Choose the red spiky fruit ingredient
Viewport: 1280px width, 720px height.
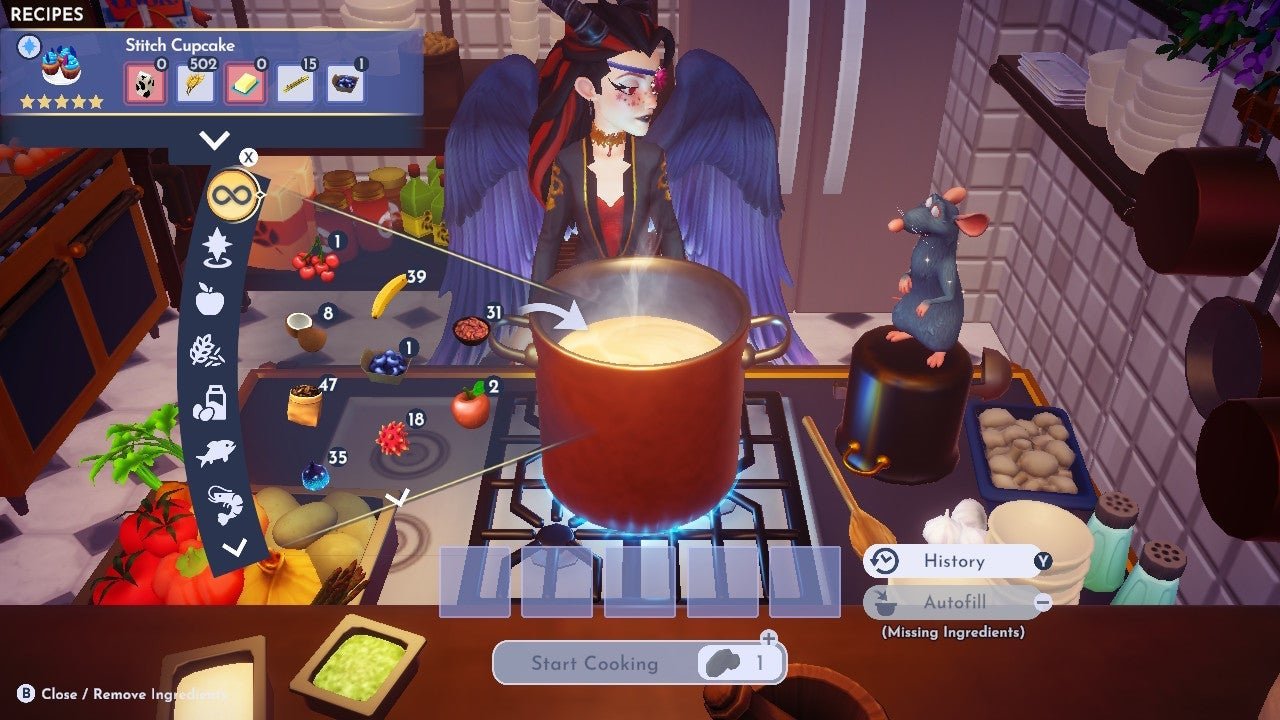pos(392,438)
